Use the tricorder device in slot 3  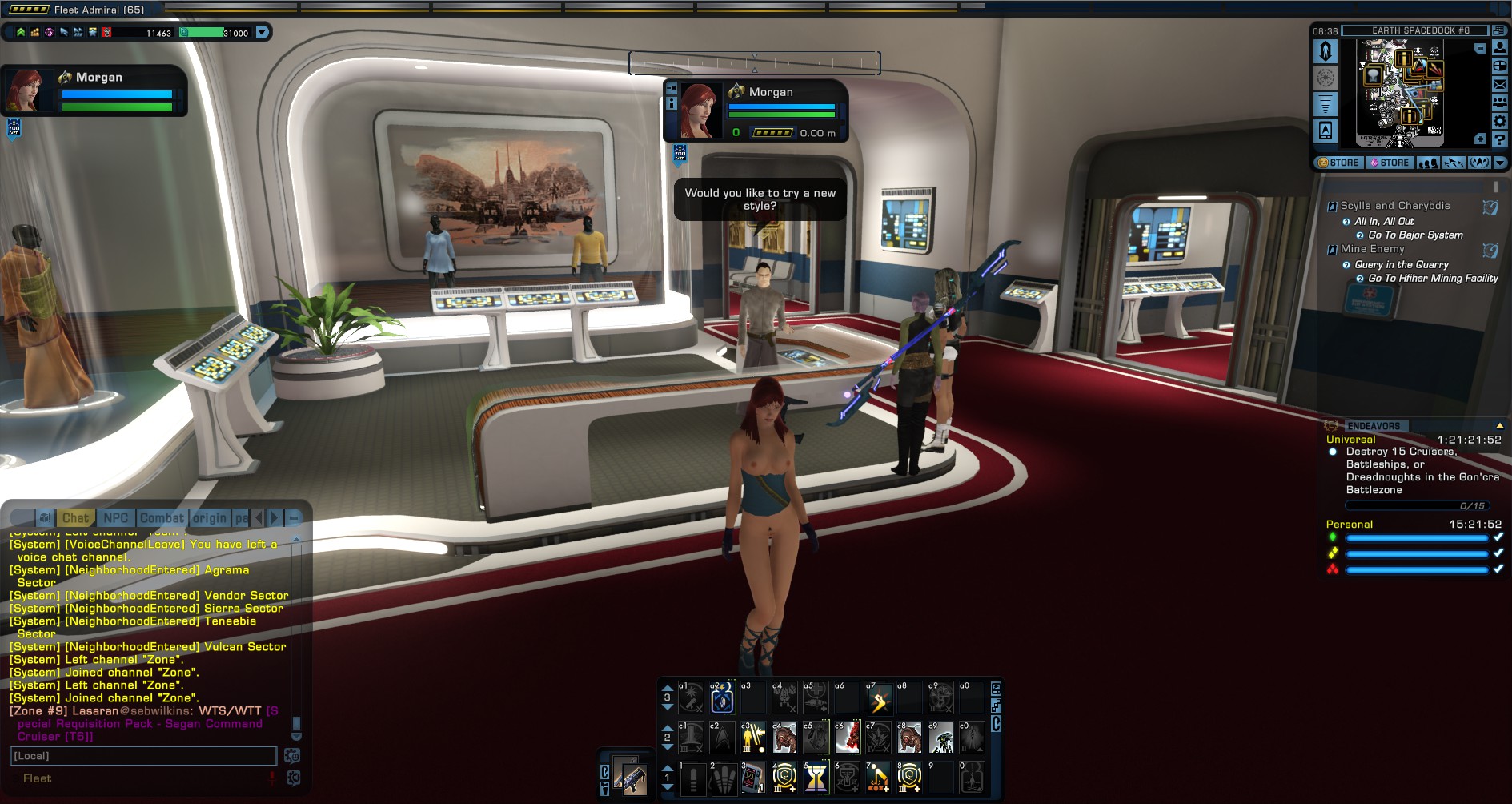(752, 778)
